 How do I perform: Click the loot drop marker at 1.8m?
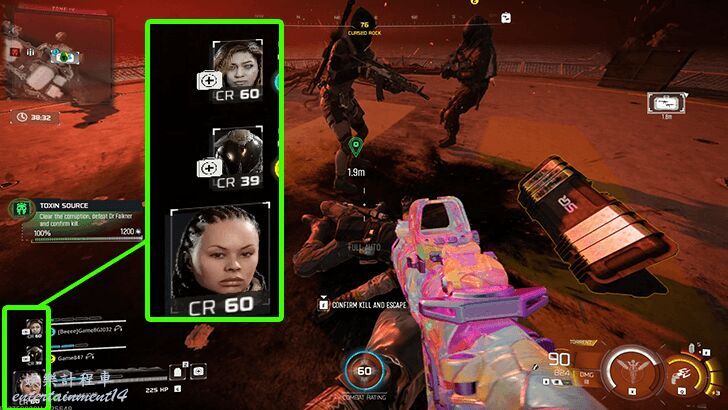[x=666, y=104]
